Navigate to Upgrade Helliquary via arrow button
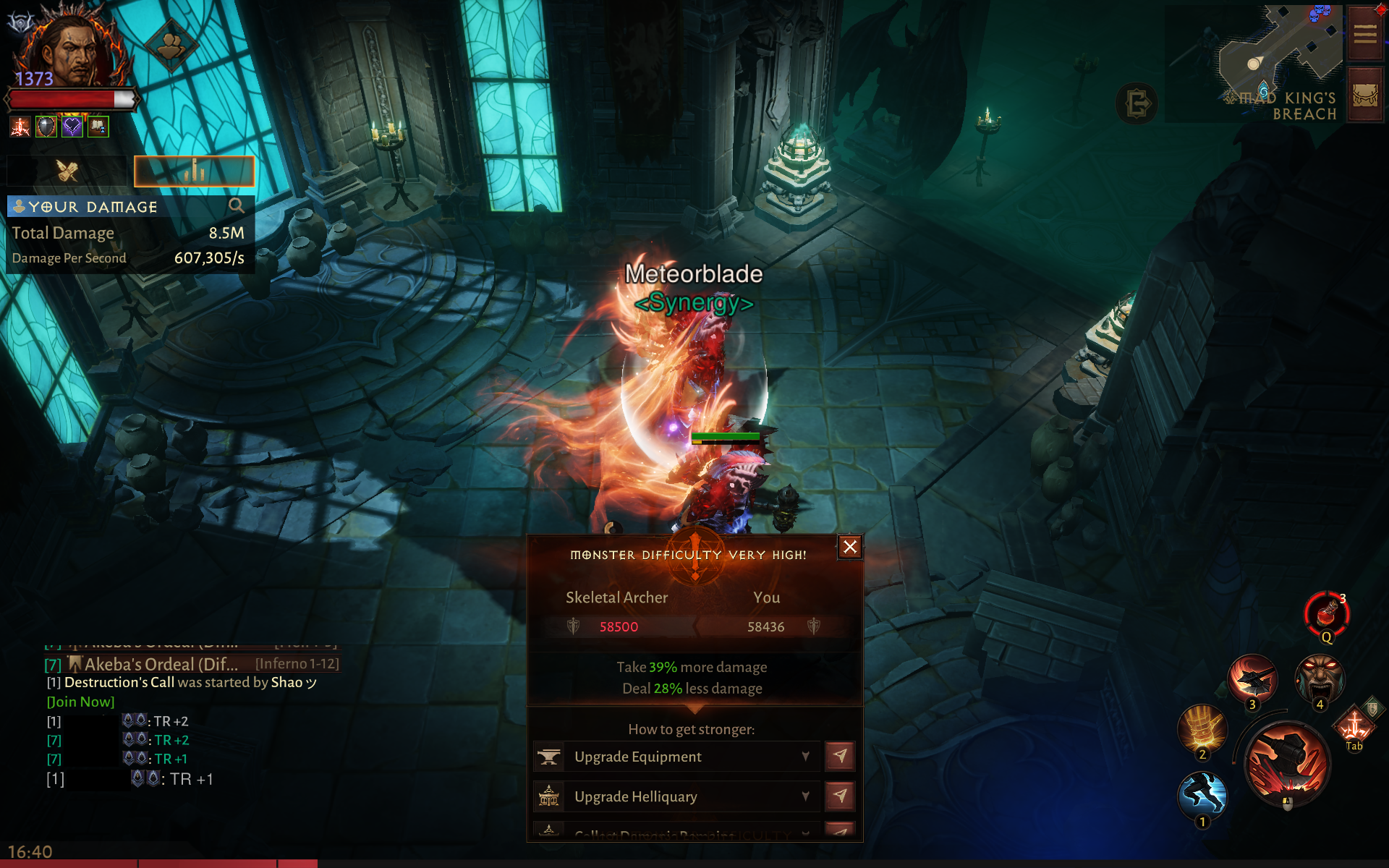1389x868 pixels. [x=840, y=796]
